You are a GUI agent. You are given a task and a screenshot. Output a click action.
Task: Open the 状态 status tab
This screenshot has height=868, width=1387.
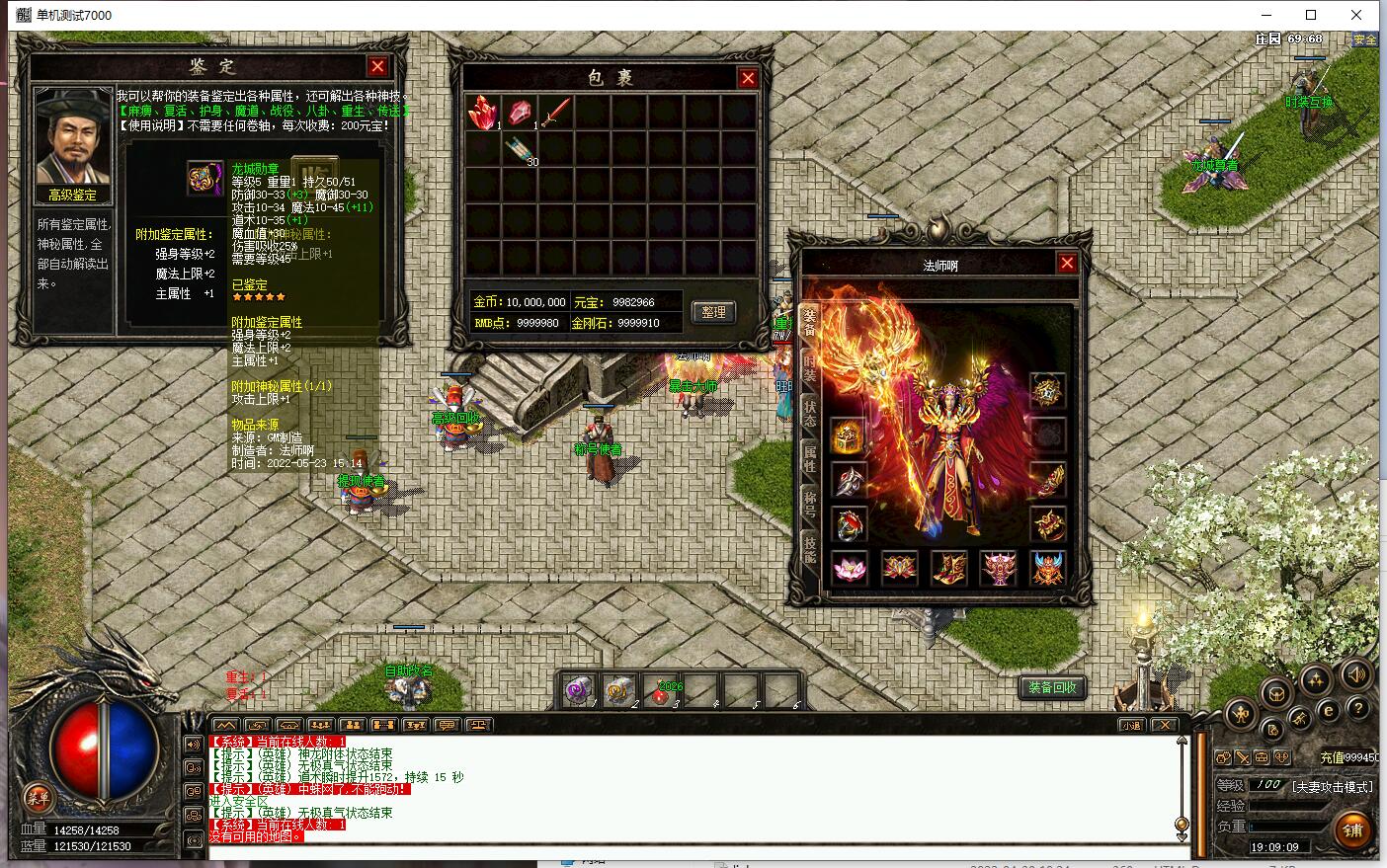click(x=809, y=412)
